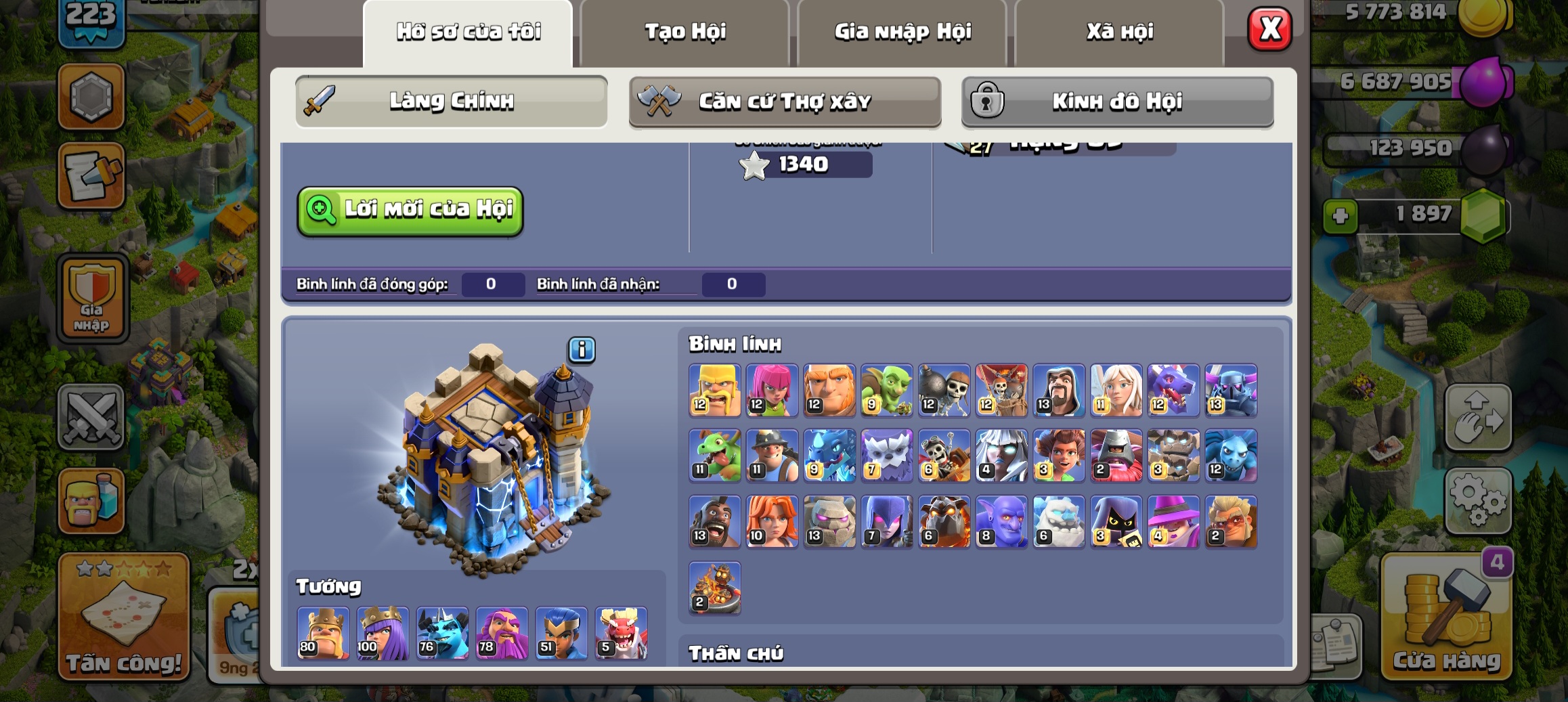Select the Barbarian King hero portrait
This screenshot has width=1568, height=702.
pos(323,634)
